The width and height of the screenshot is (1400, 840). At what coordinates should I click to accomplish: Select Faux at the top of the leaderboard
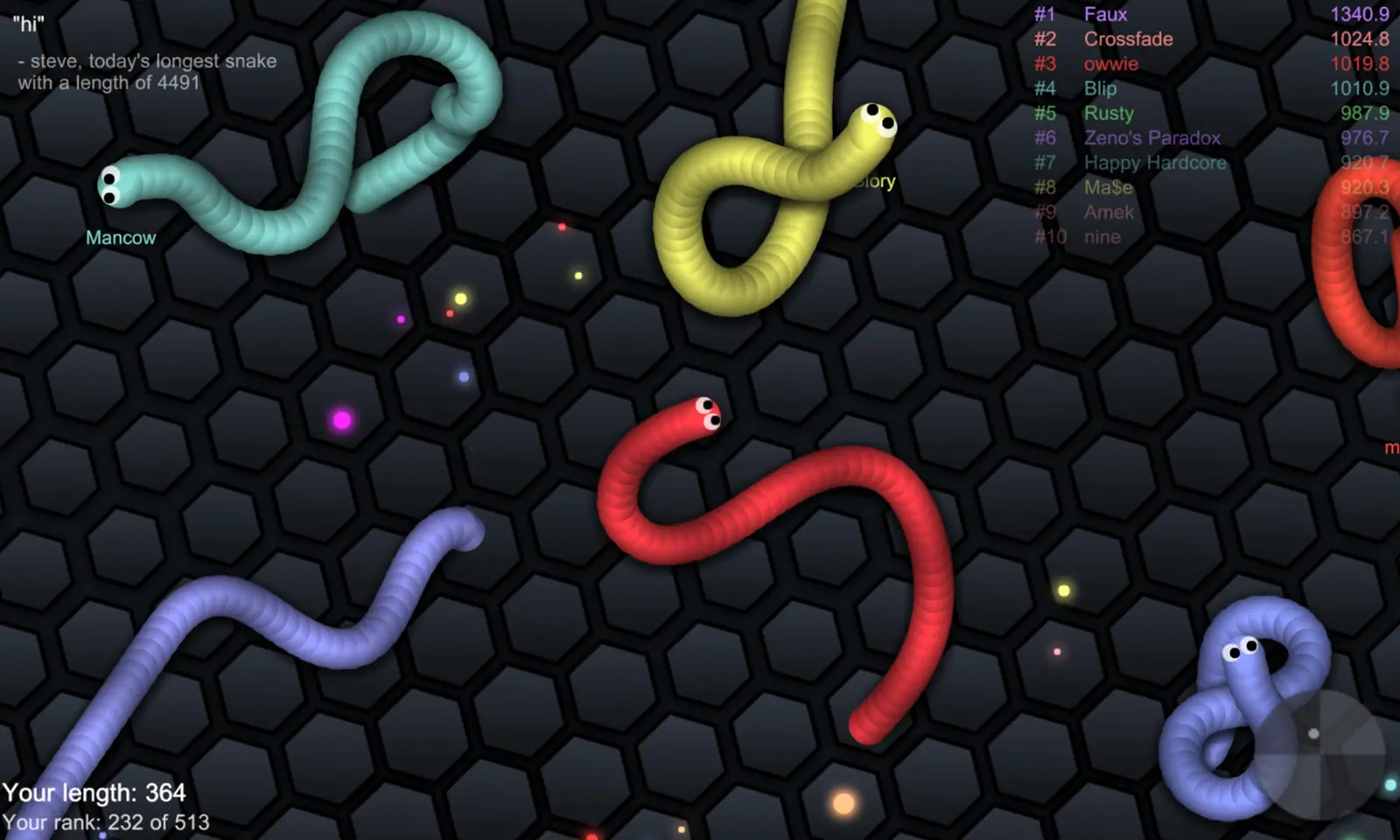click(x=1105, y=14)
